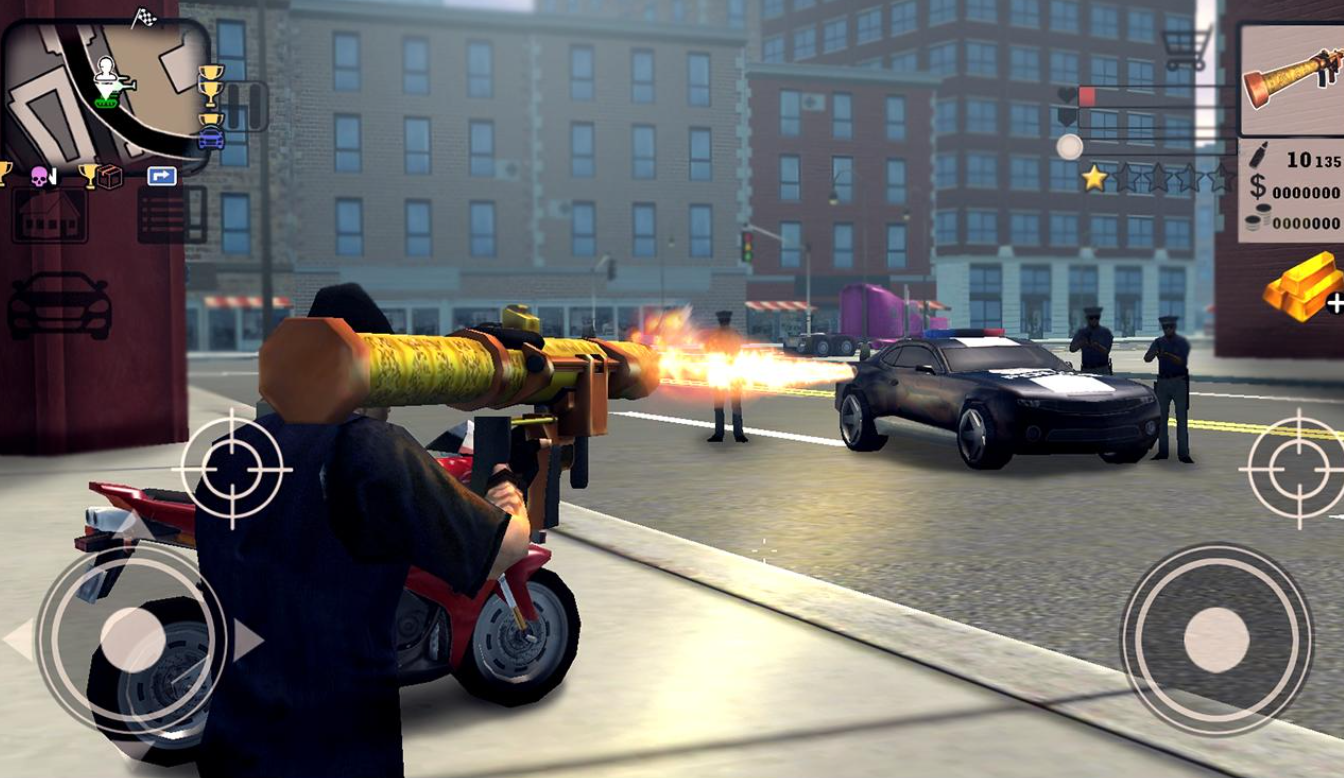Touch the right aiming joystick

pyautogui.click(x=1216, y=639)
